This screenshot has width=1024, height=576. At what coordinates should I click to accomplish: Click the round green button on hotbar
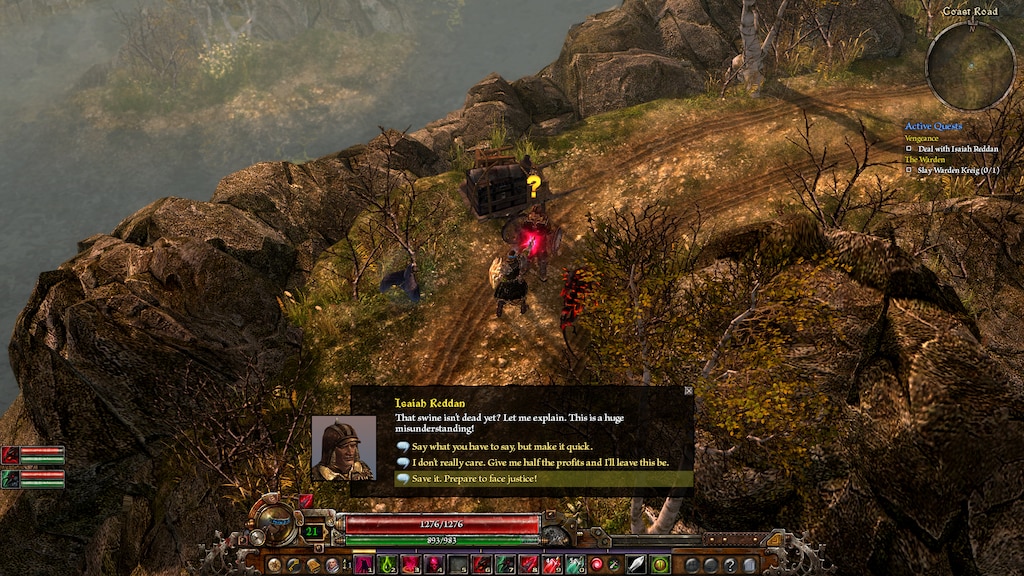point(661,565)
